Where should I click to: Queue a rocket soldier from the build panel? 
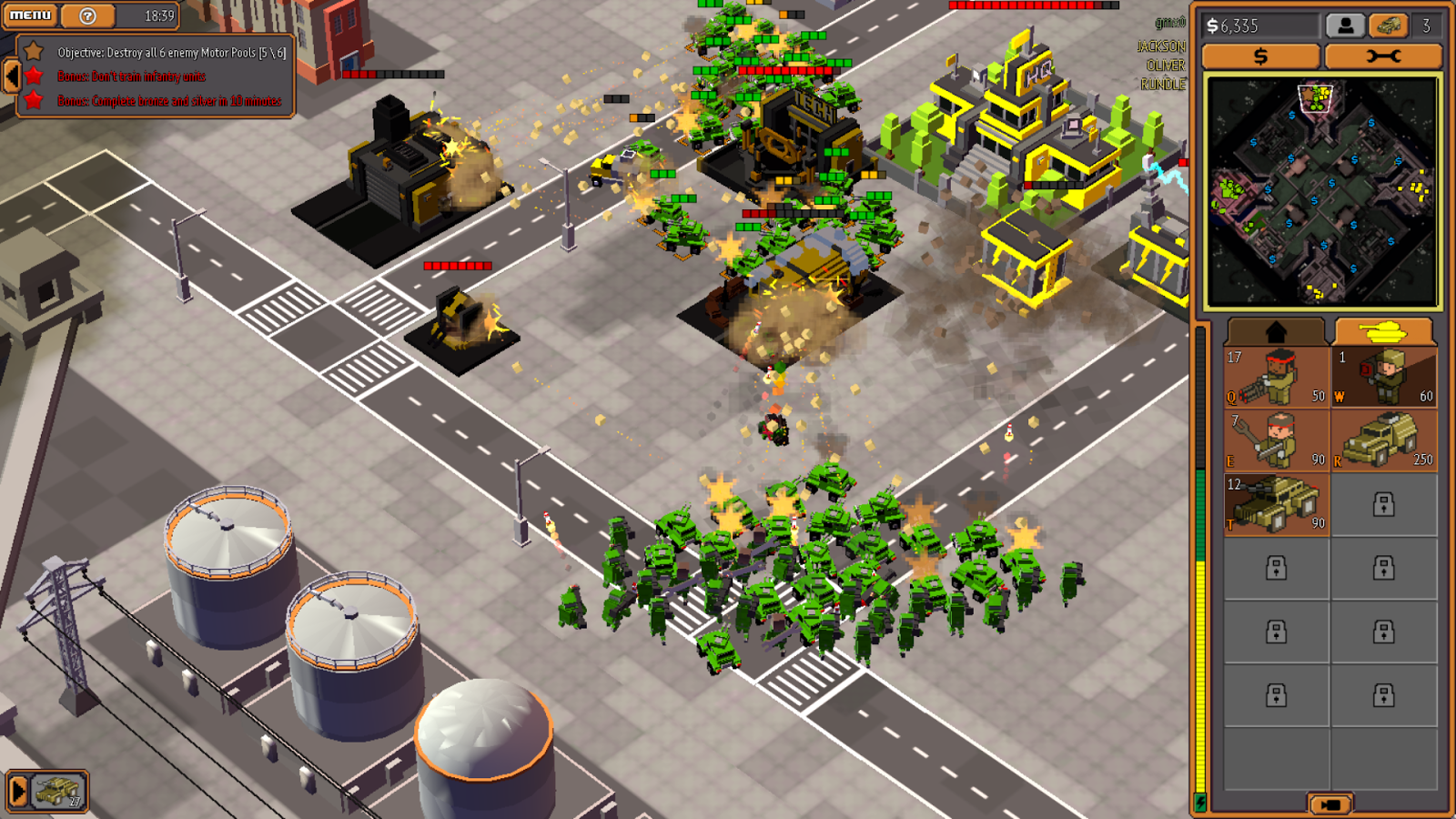tap(1383, 378)
